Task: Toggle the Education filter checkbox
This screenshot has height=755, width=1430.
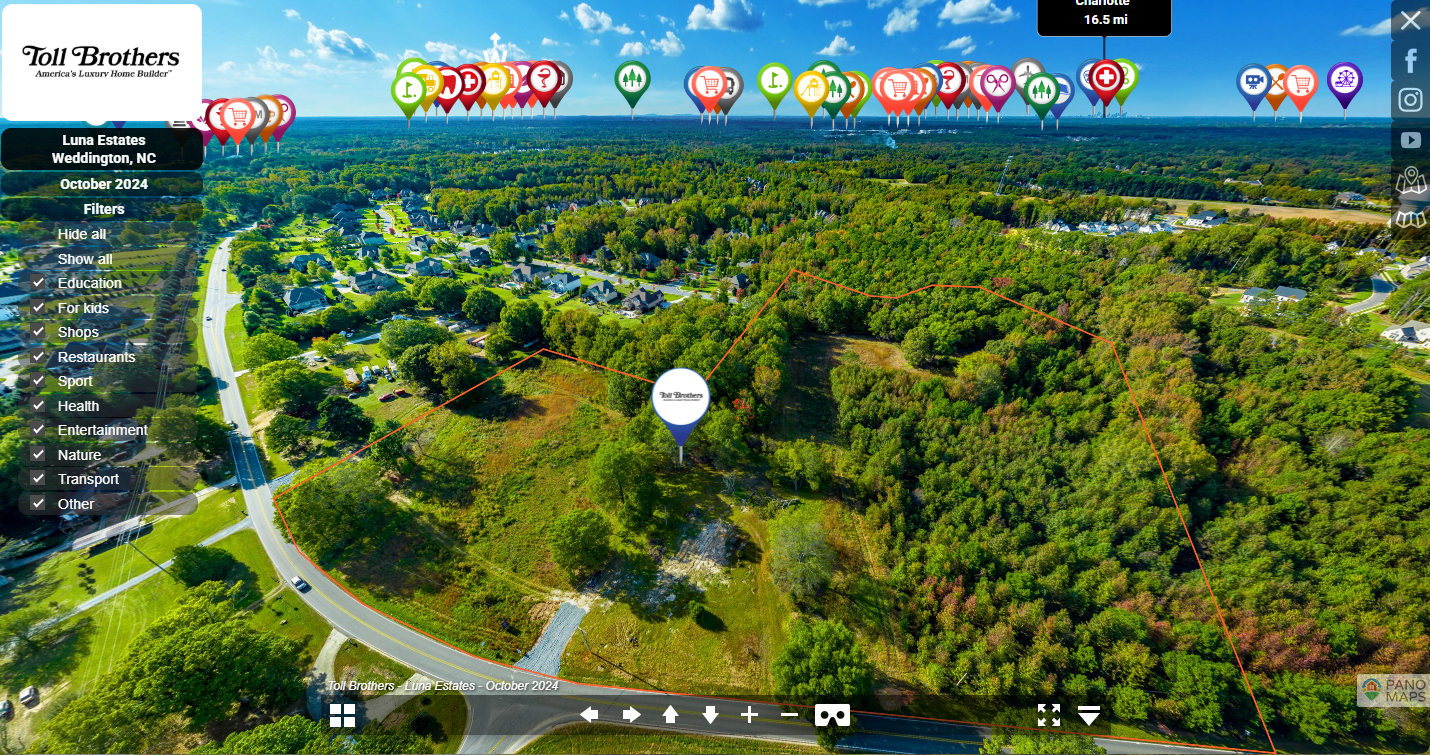Action: click(x=39, y=283)
